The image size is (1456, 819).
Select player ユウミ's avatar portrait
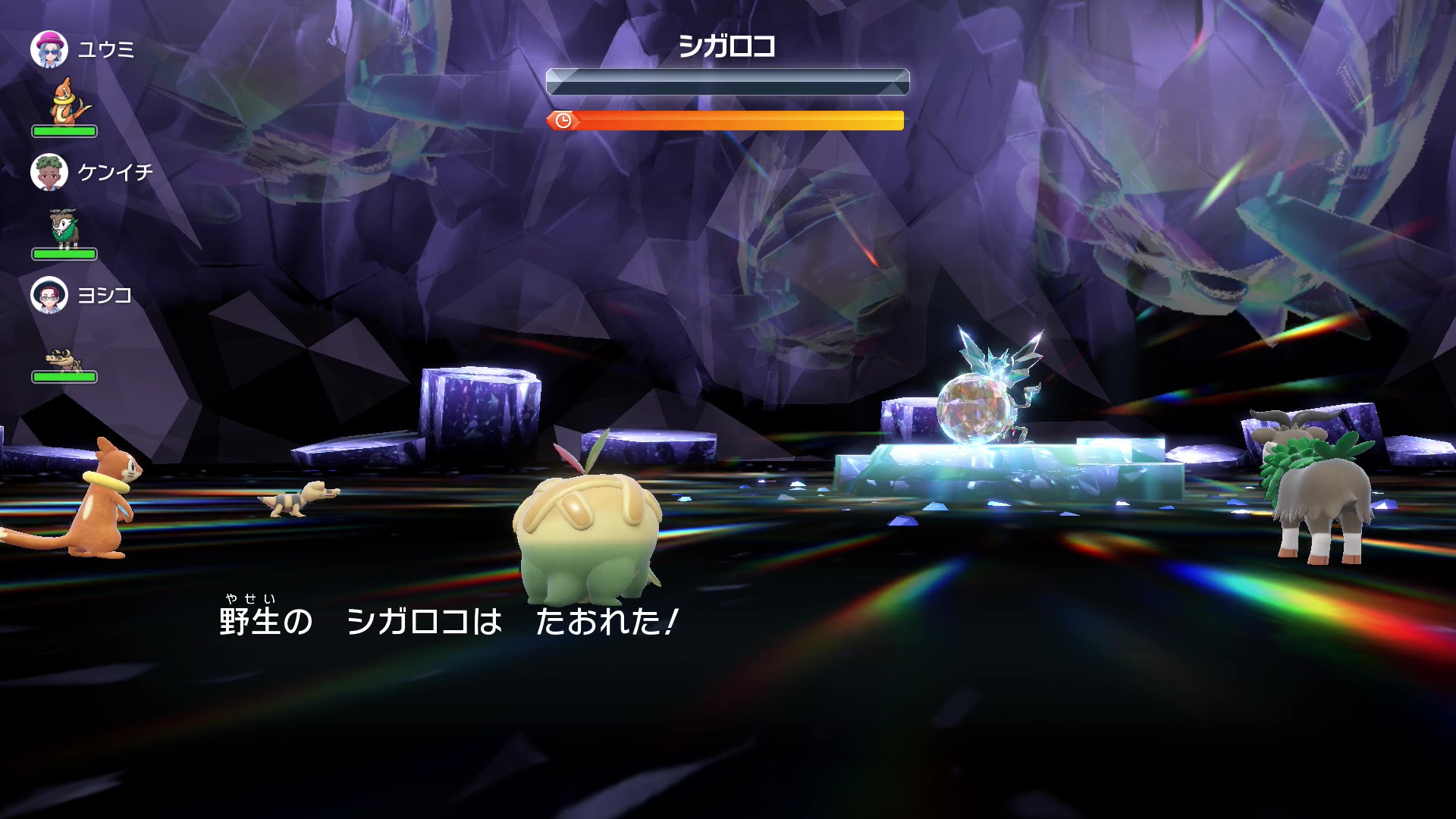pyautogui.click(x=49, y=49)
